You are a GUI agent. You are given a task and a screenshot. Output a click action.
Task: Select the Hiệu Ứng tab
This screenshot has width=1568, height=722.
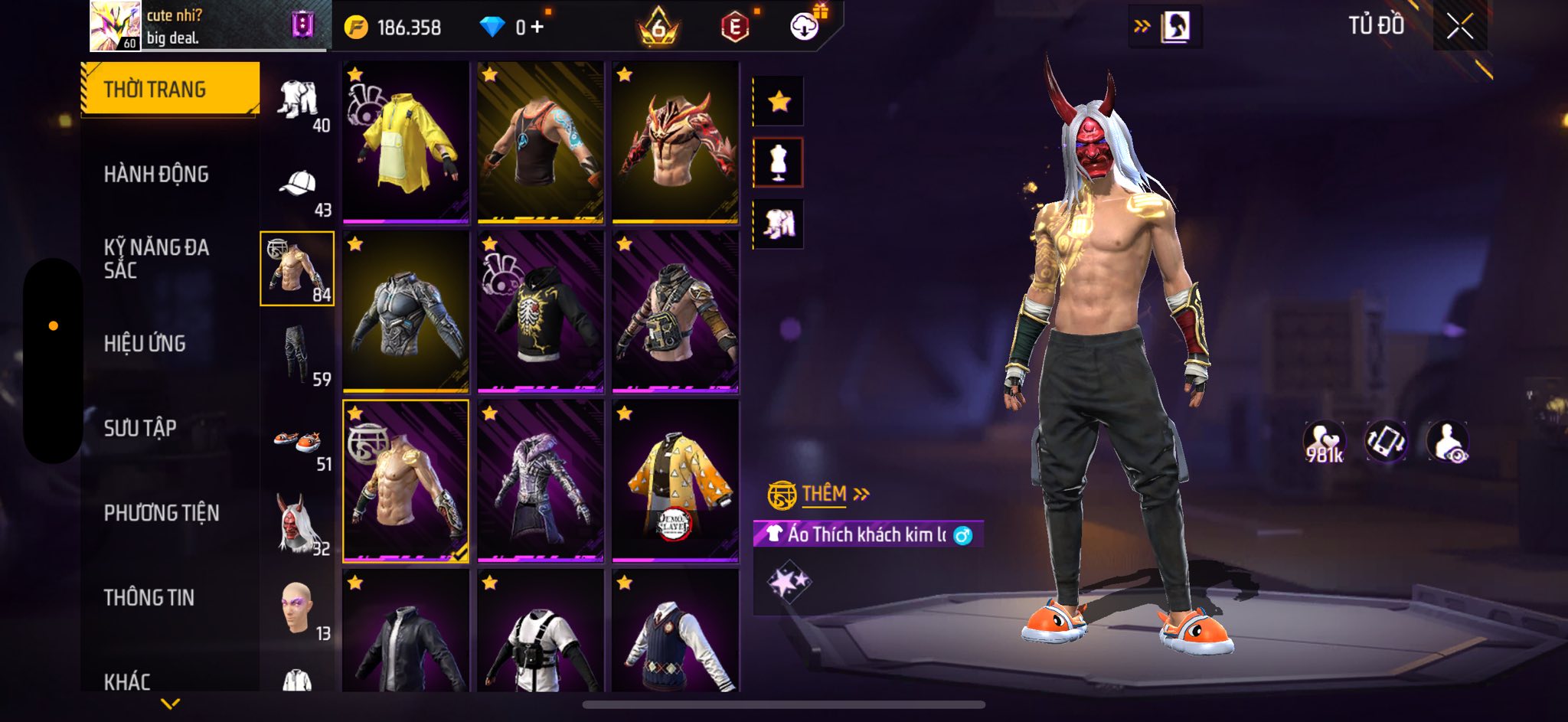click(x=145, y=344)
